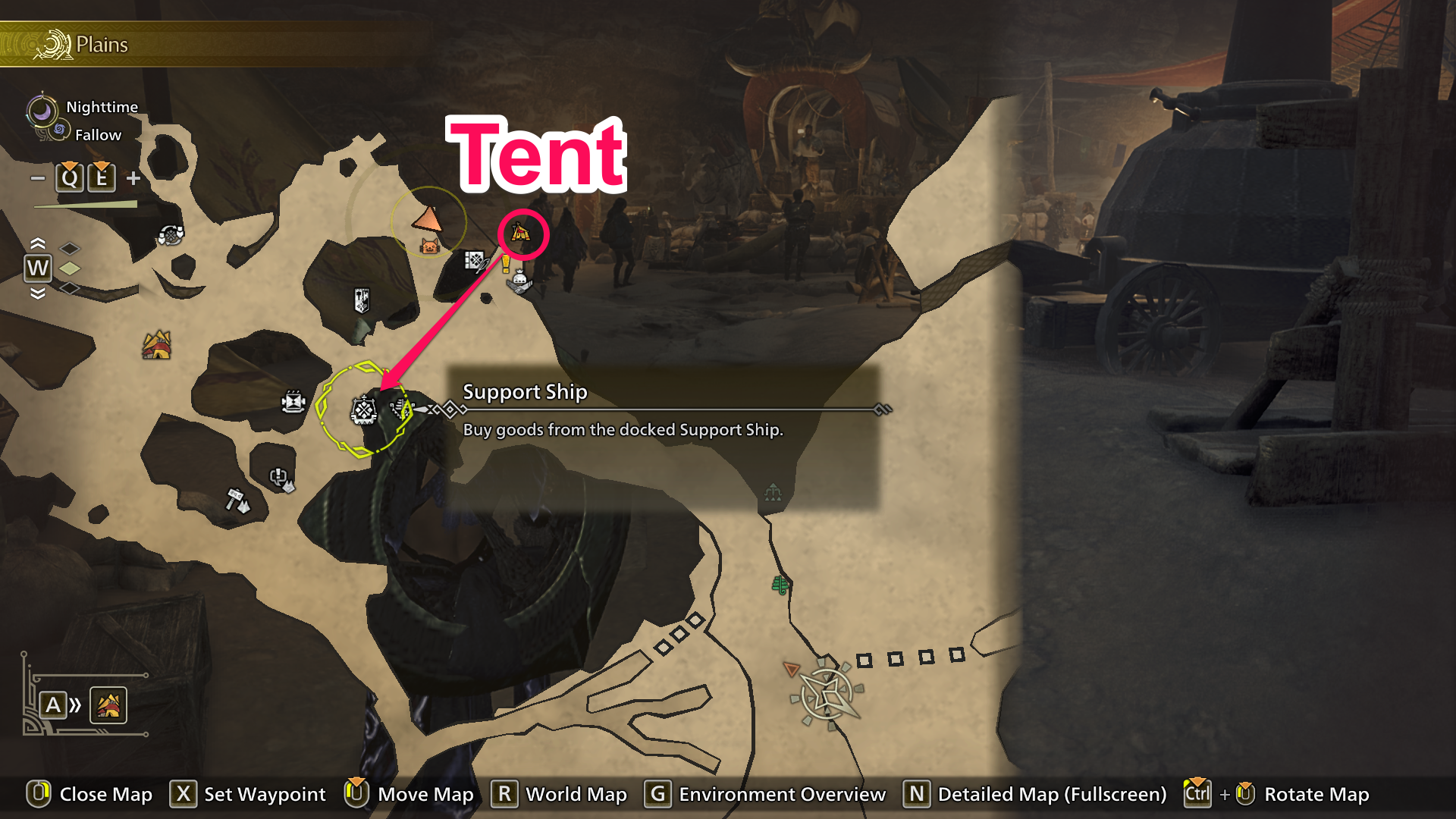Zoom out the map with minus button
This screenshot has width=1456, height=819.
coord(38,178)
